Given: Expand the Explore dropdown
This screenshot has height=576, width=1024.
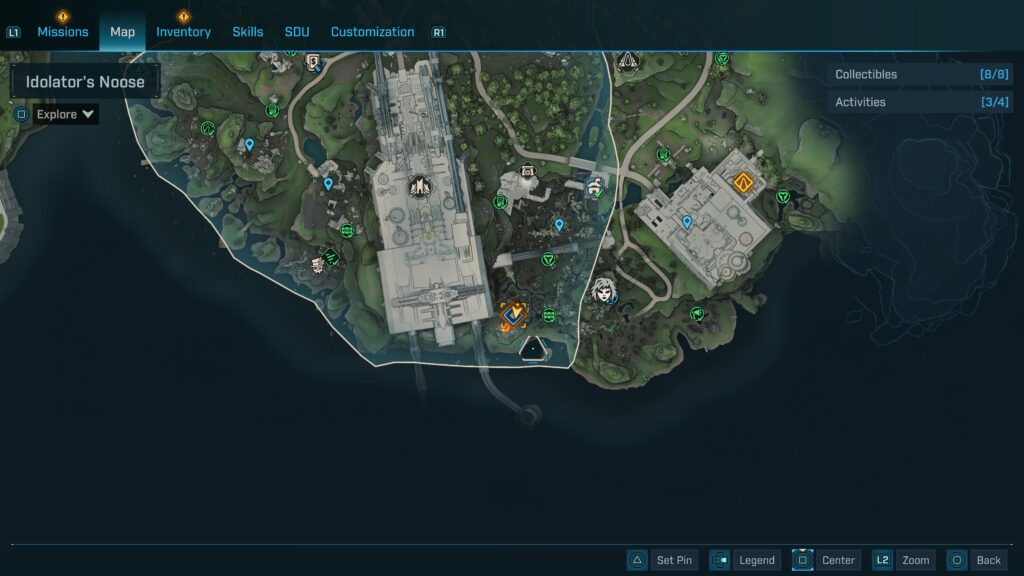Looking at the screenshot, I should tap(66, 114).
